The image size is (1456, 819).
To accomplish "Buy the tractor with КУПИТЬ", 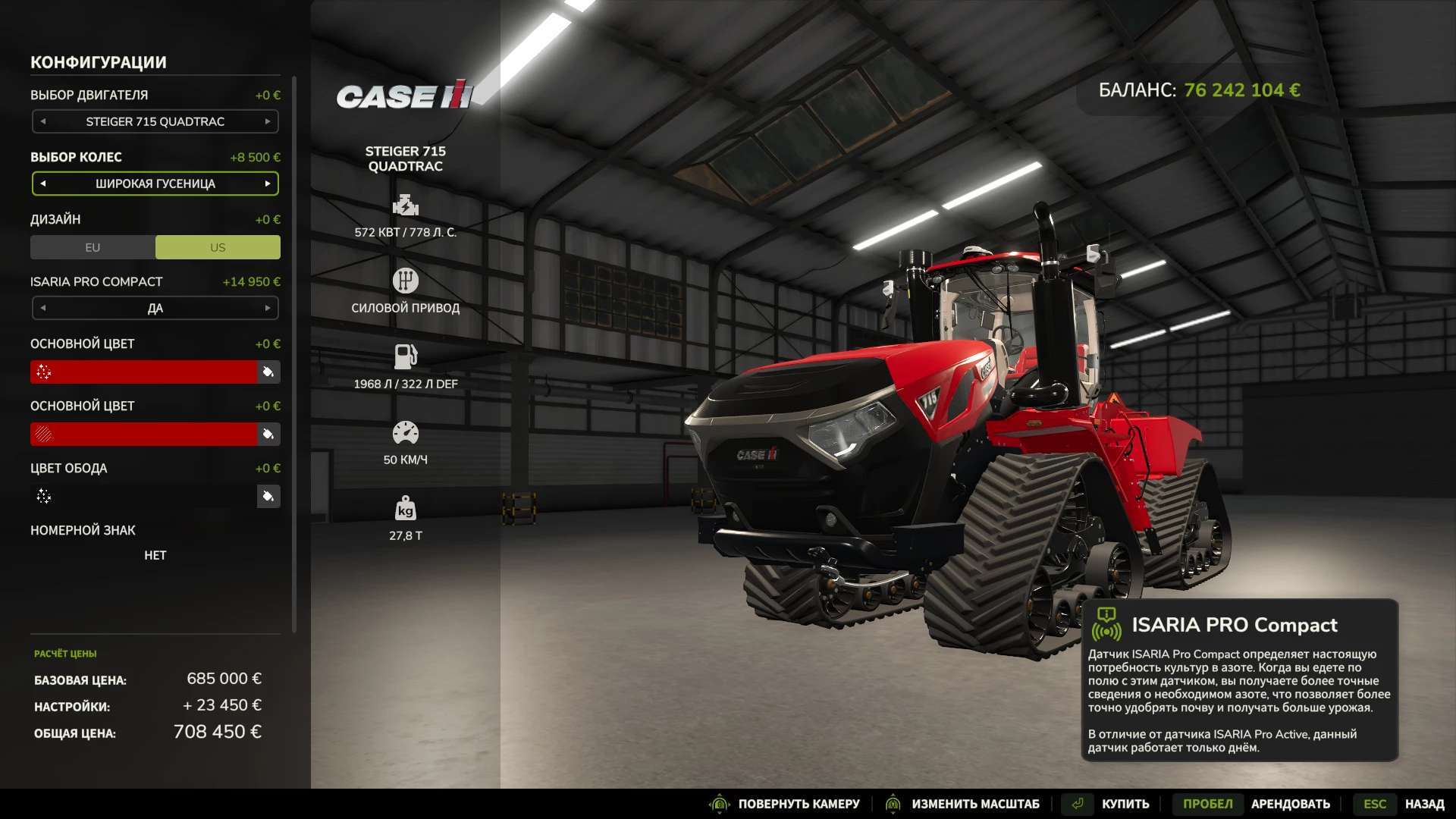I will pyautogui.click(x=1125, y=804).
